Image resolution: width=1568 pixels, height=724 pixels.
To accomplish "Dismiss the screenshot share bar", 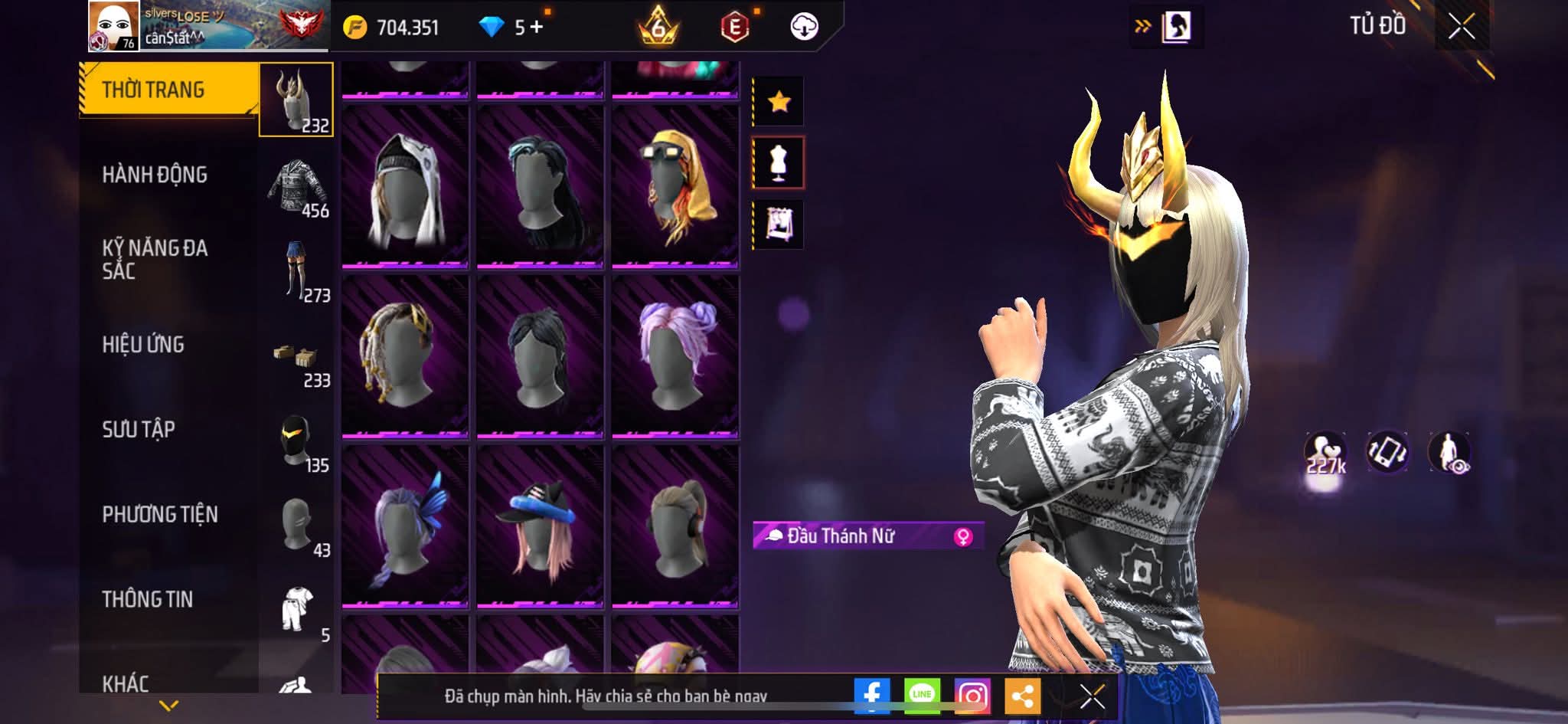I will click(1092, 696).
